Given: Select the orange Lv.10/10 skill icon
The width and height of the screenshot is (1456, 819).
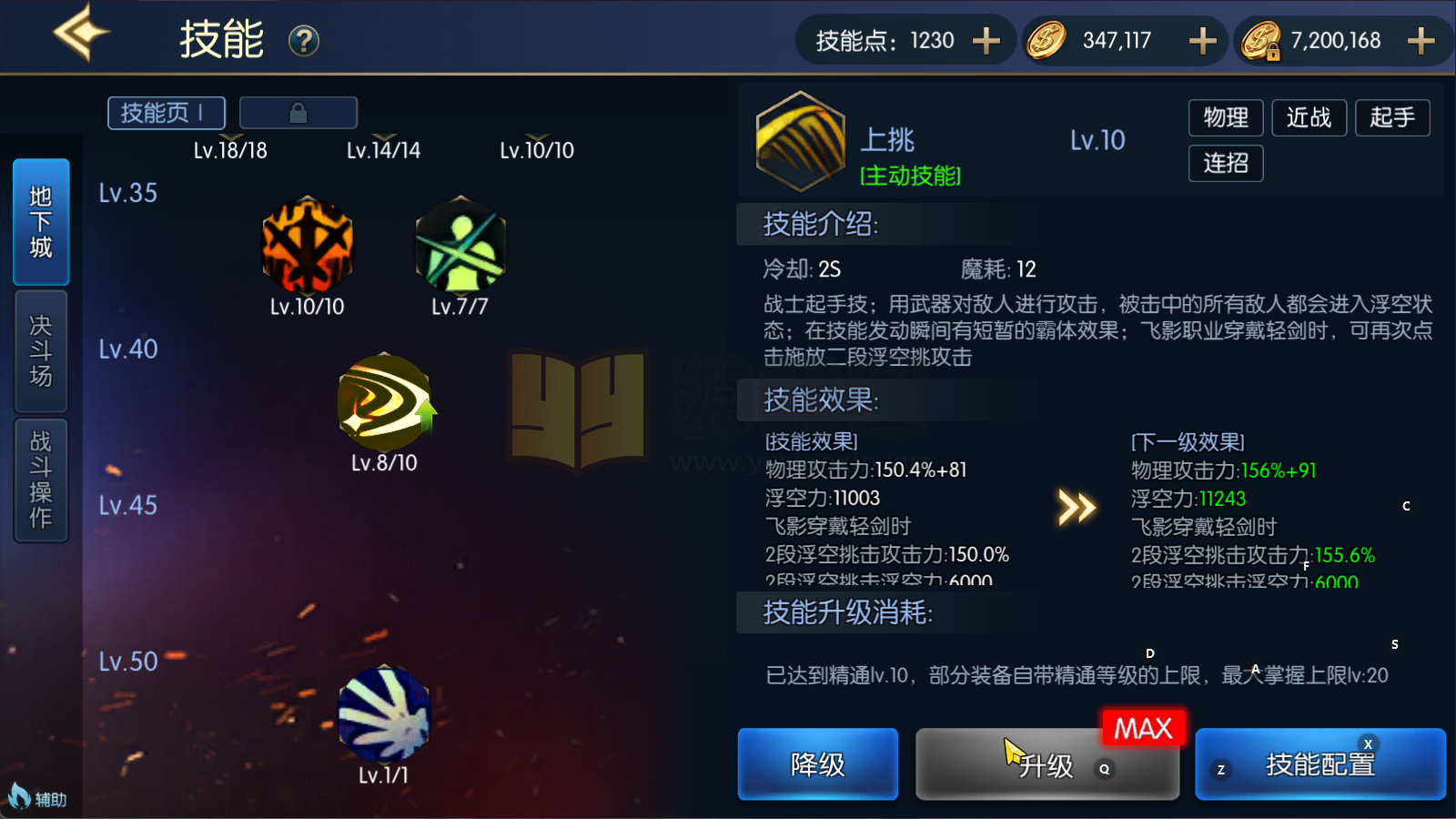Looking at the screenshot, I should (x=308, y=246).
